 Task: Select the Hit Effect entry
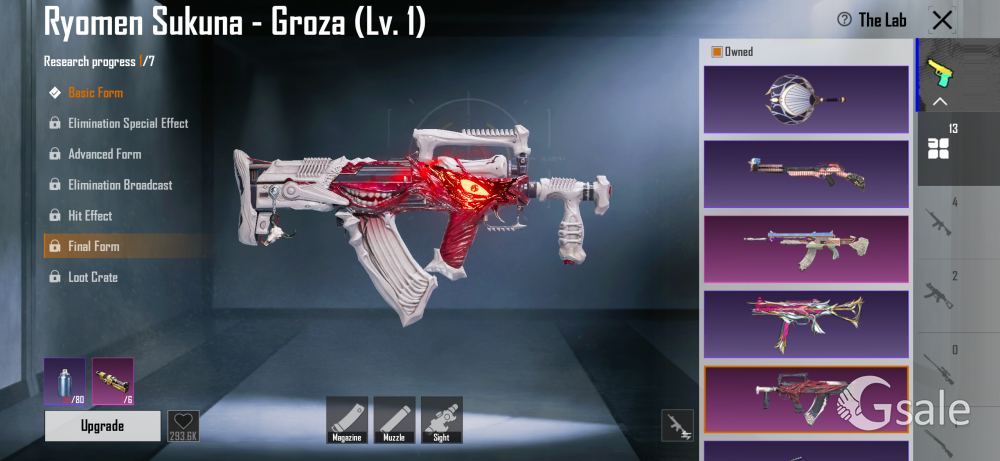click(x=89, y=216)
